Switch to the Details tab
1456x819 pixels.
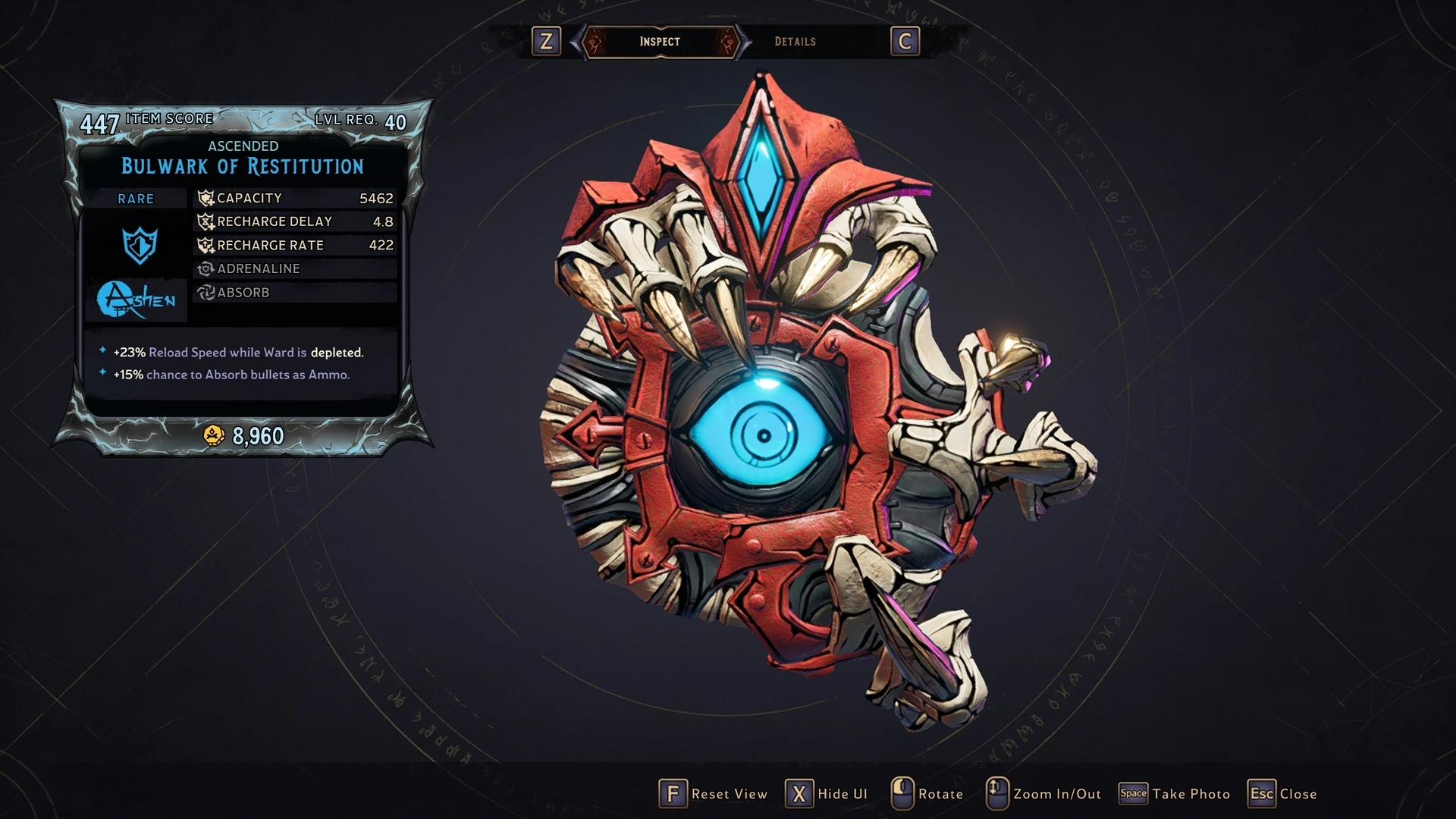[x=795, y=42]
